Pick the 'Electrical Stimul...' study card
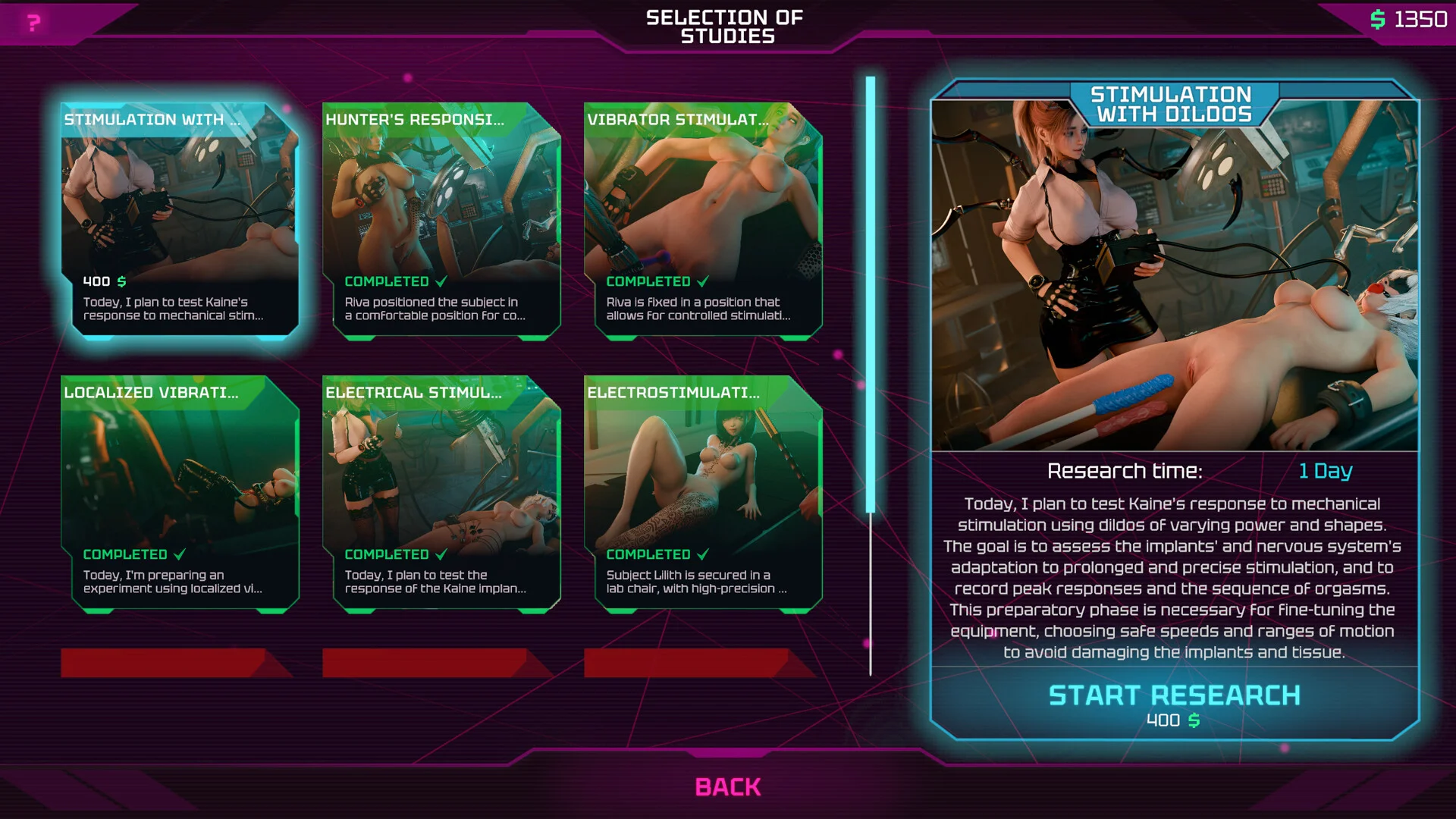The width and height of the screenshot is (1456, 819). (x=441, y=493)
